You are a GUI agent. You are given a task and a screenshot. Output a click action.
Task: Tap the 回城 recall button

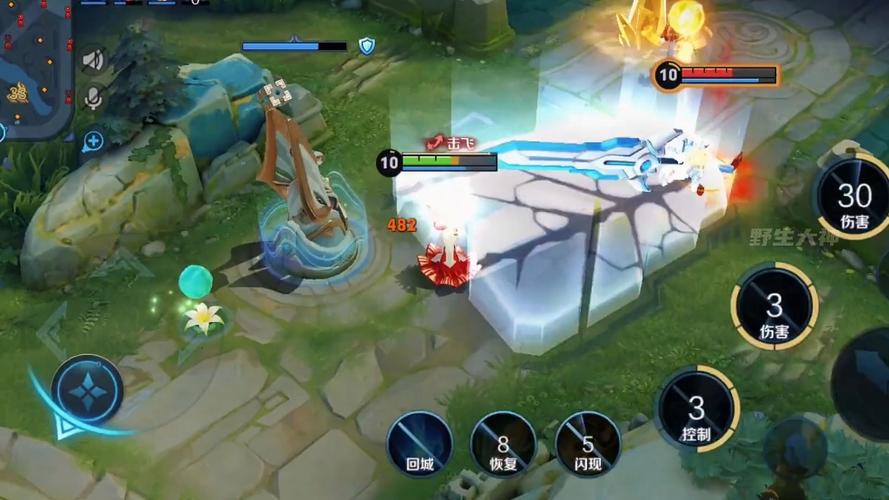coord(419,444)
